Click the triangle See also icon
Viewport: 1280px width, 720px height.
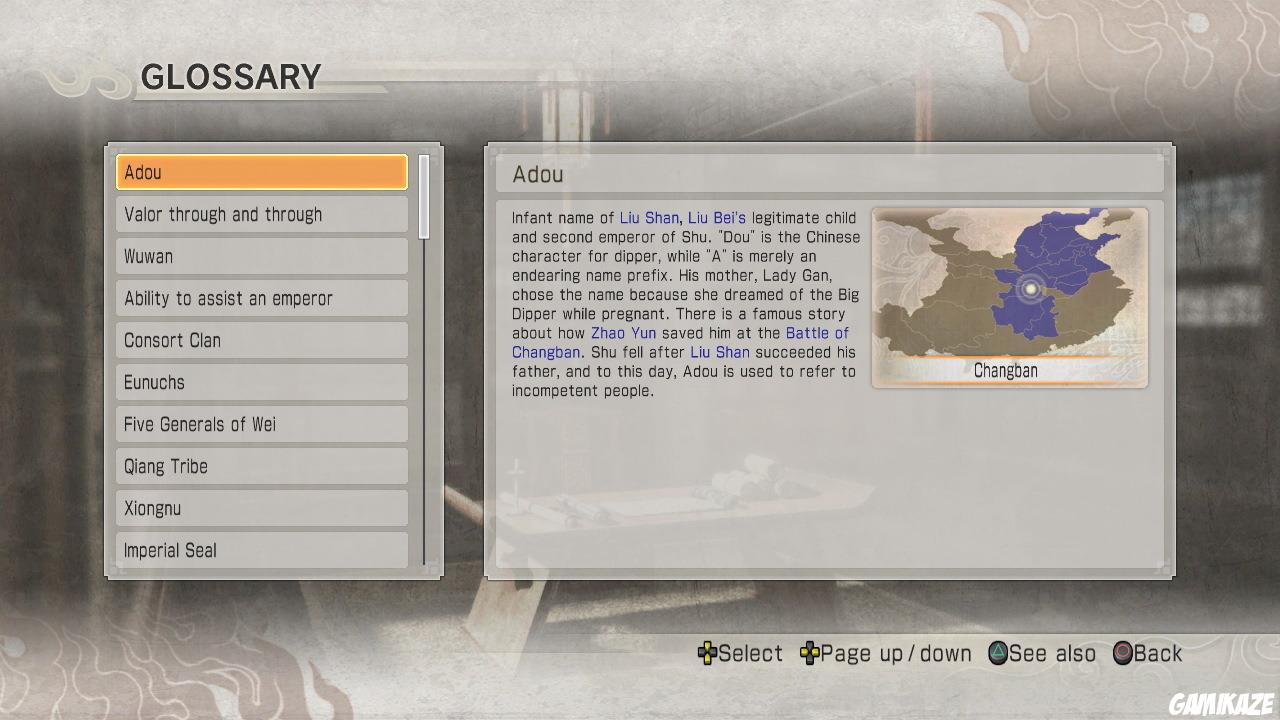click(x=997, y=653)
